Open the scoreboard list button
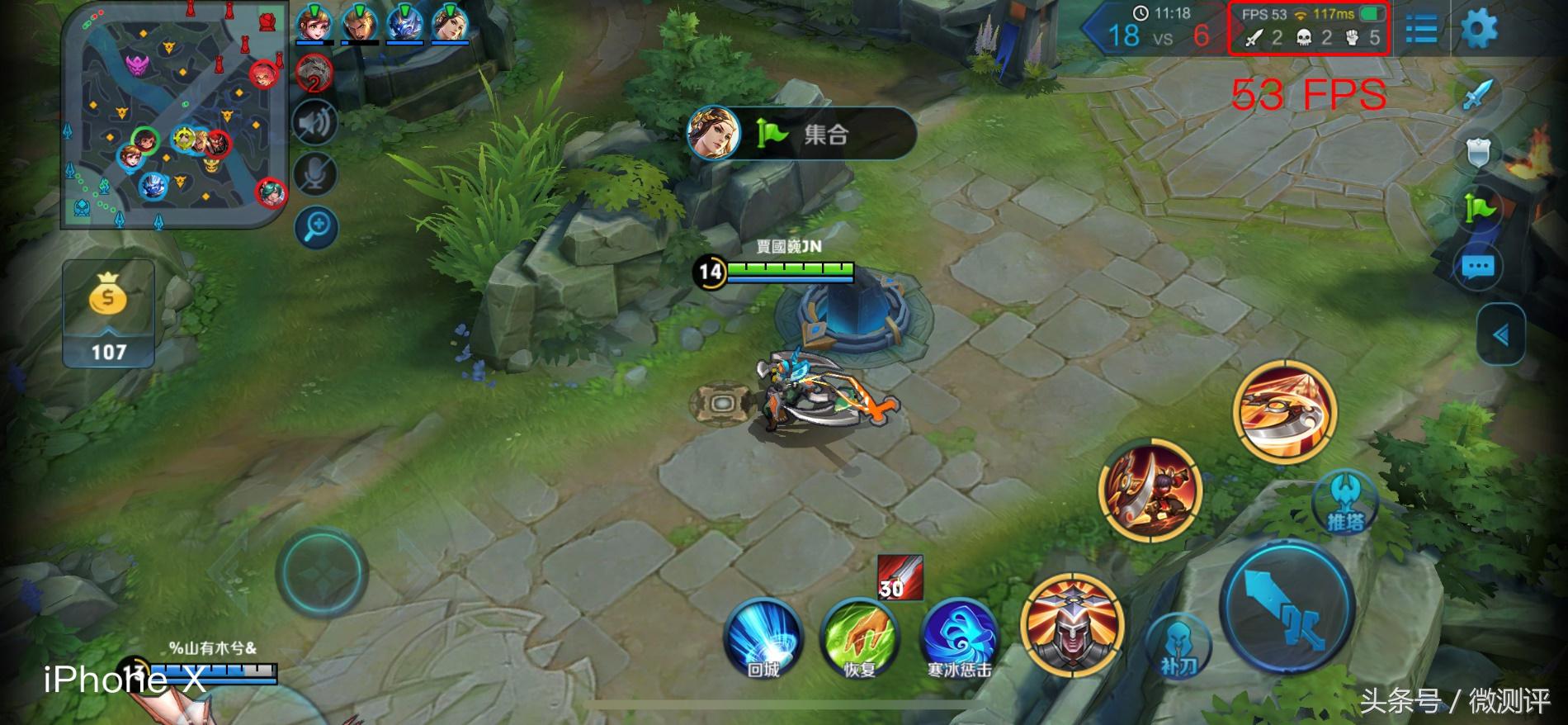Viewport: 1568px width, 725px height. coord(1421,30)
